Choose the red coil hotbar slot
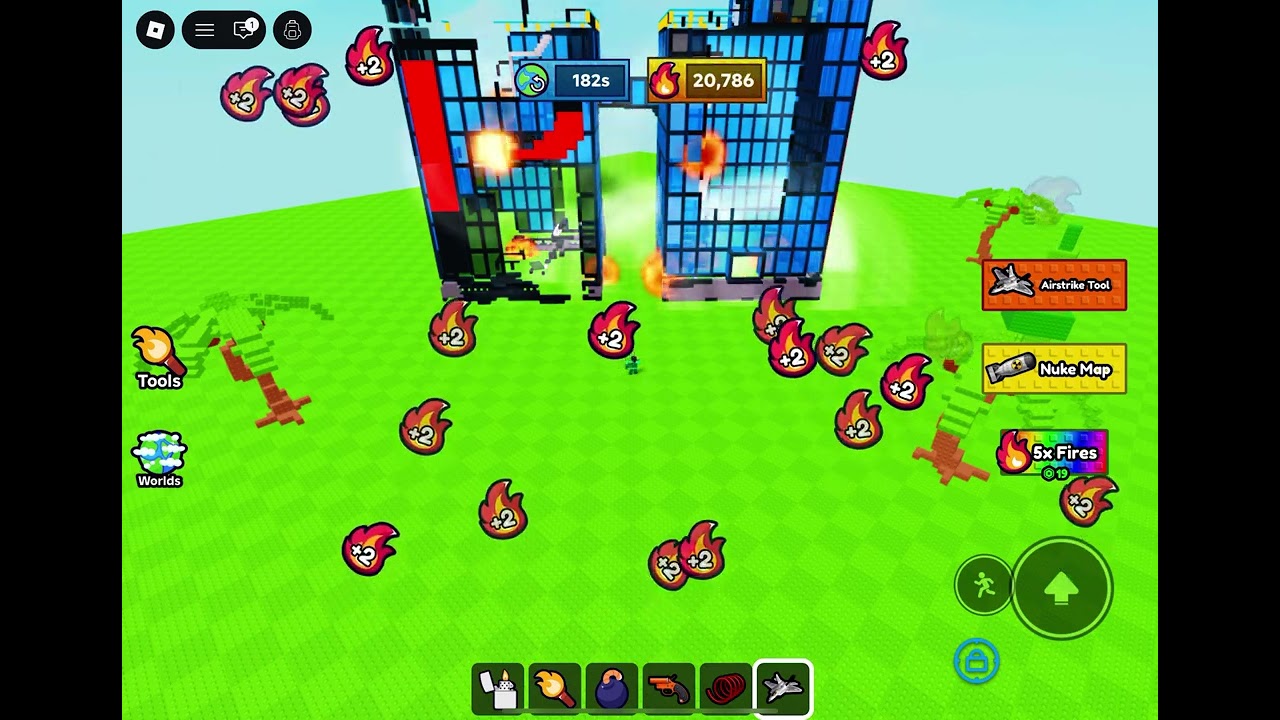Image resolution: width=1280 pixels, height=720 pixels. 726,688
